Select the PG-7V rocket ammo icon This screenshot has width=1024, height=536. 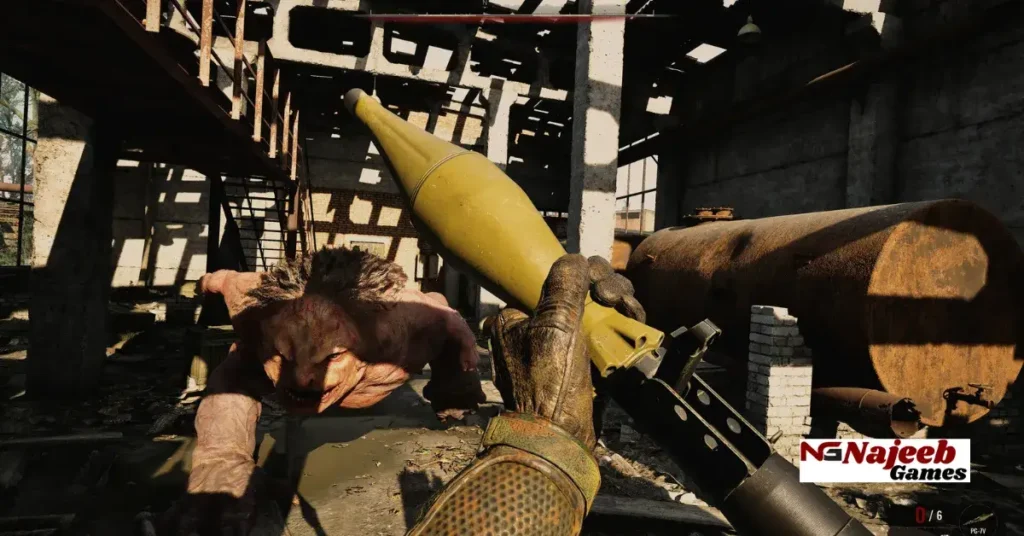[979, 516]
